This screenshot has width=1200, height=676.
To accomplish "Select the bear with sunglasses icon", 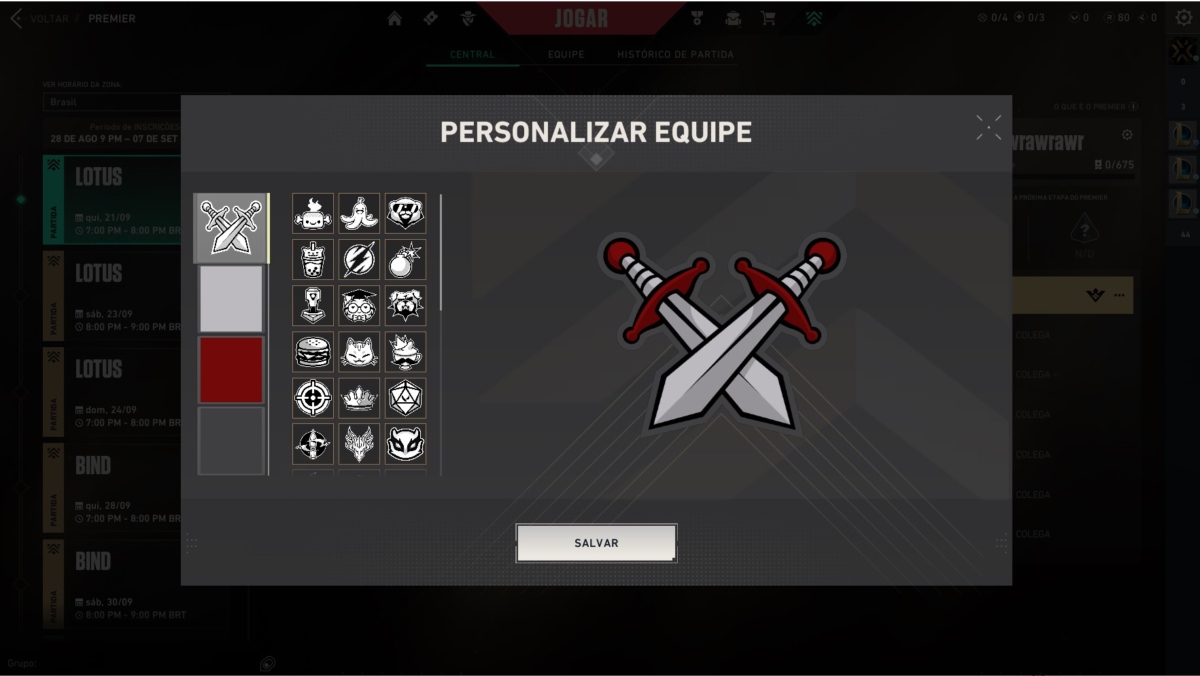I will (x=405, y=213).
